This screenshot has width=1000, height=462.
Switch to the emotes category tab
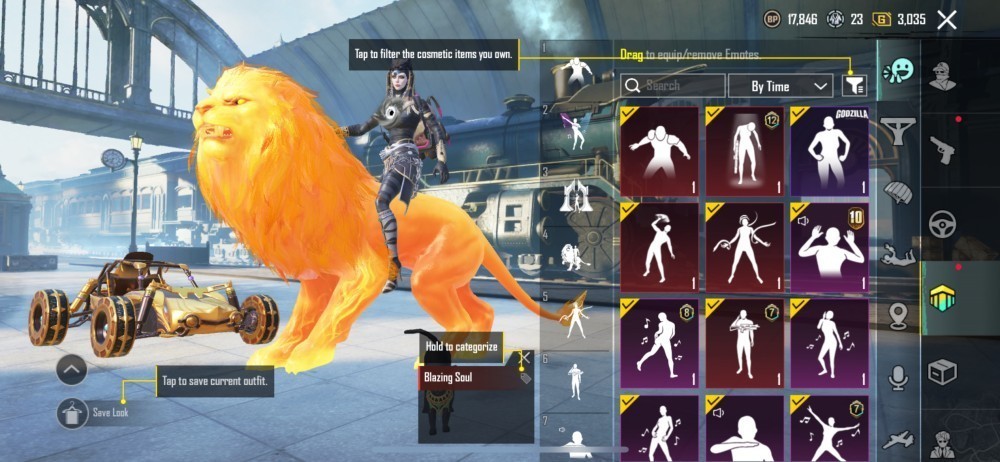pos(899,71)
